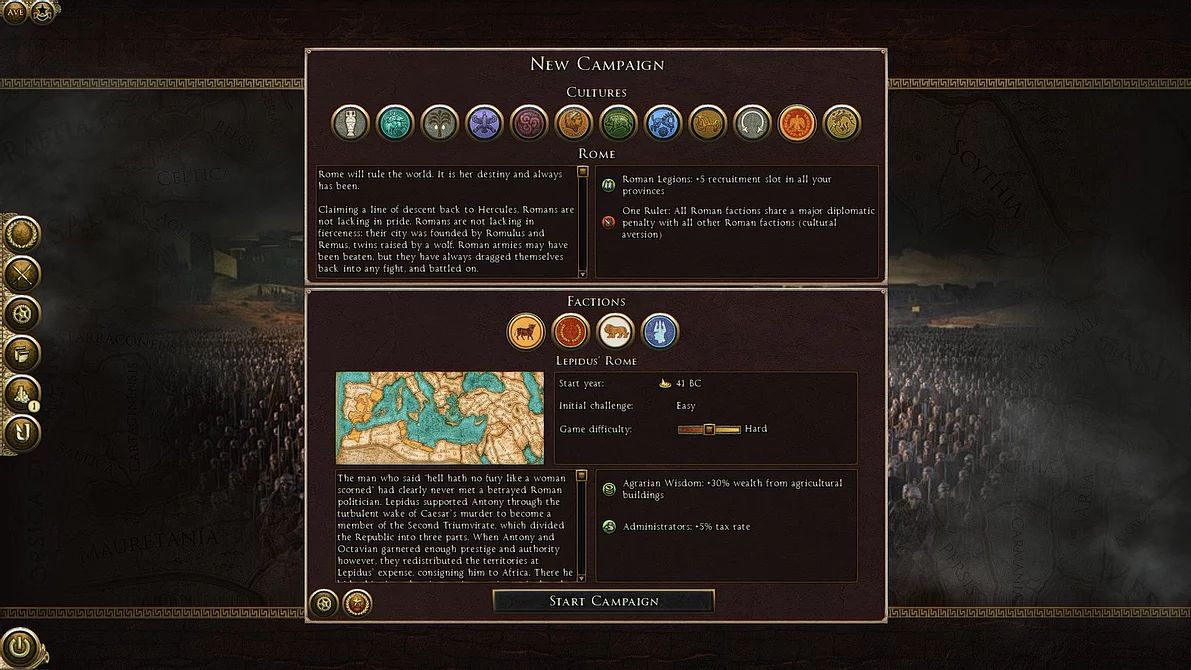Choose the orange portrait head culture icon
The width and height of the screenshot is (1191, 670).
[574, 123]
